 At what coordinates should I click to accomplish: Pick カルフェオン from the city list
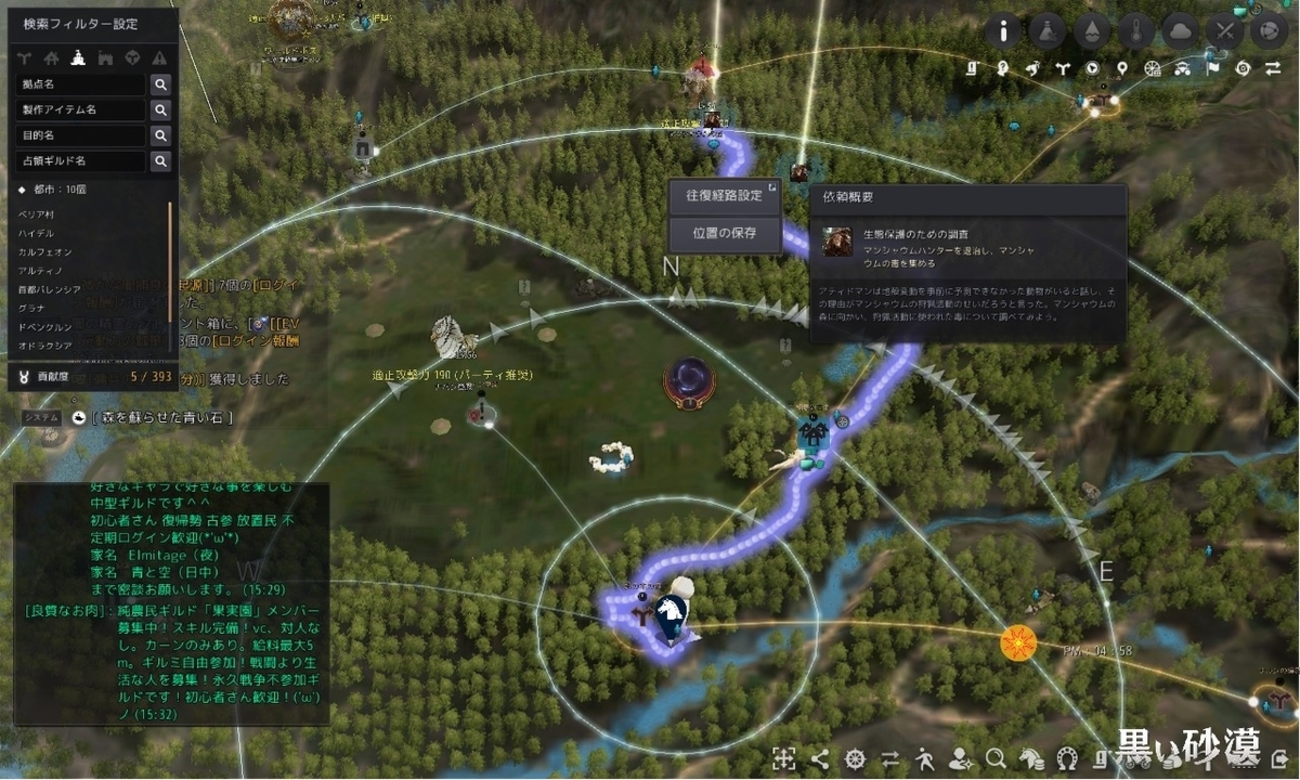[x=44, y=252]
